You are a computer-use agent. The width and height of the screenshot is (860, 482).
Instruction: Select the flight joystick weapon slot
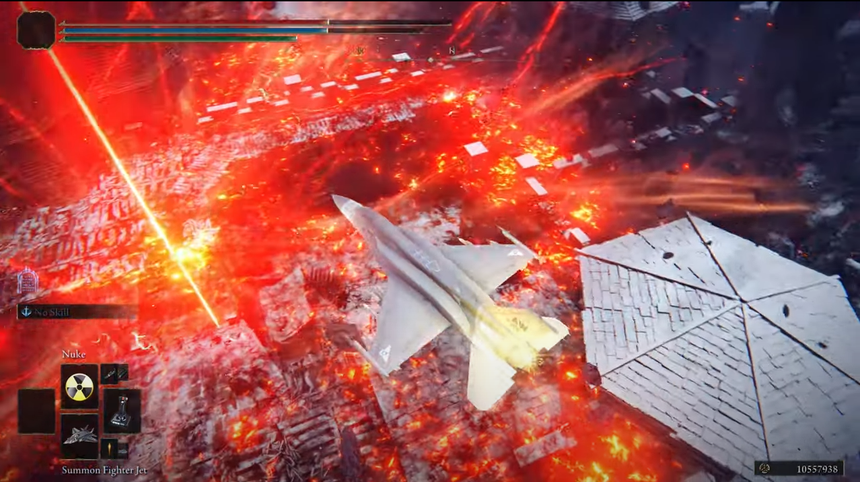coord(122,410)
